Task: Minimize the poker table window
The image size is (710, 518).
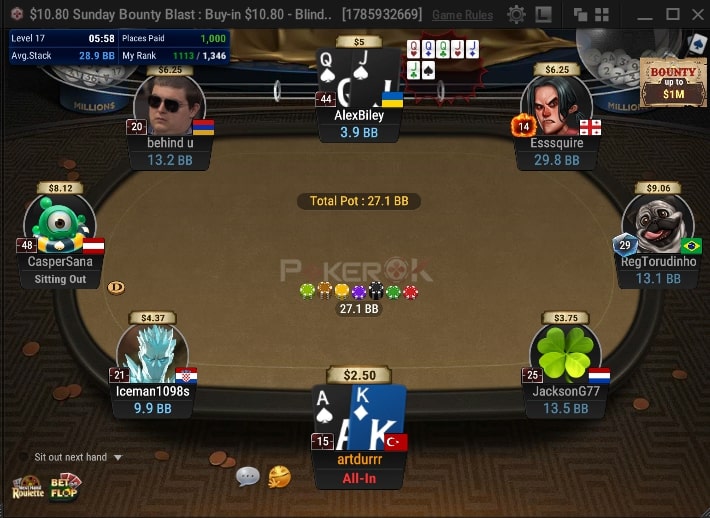Action: point(646,15)
